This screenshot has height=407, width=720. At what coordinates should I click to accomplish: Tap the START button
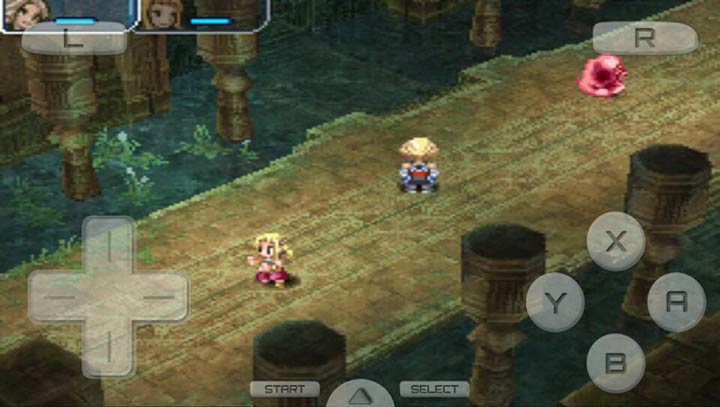coord(285,389)
